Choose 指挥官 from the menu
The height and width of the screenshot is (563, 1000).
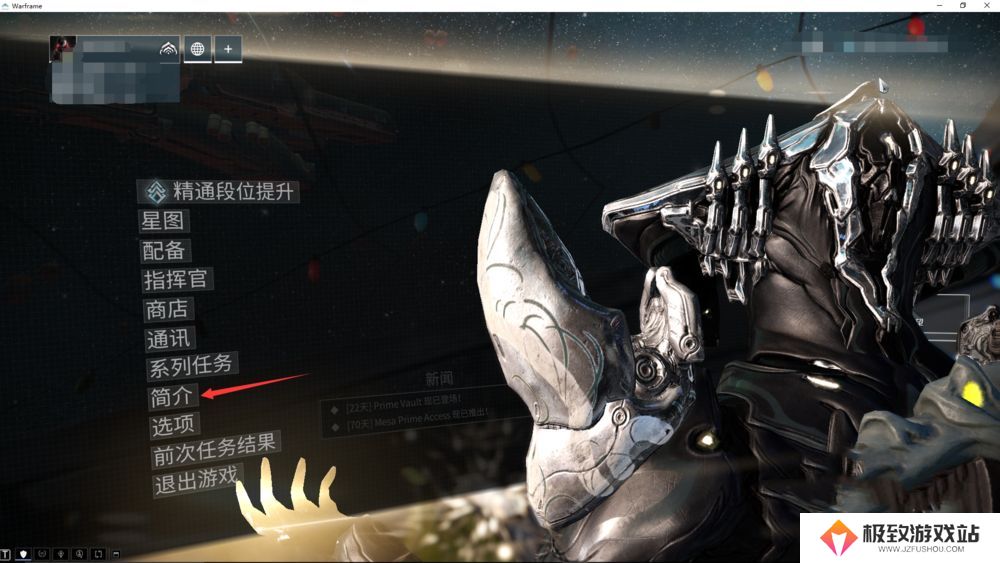pos(177,280)
